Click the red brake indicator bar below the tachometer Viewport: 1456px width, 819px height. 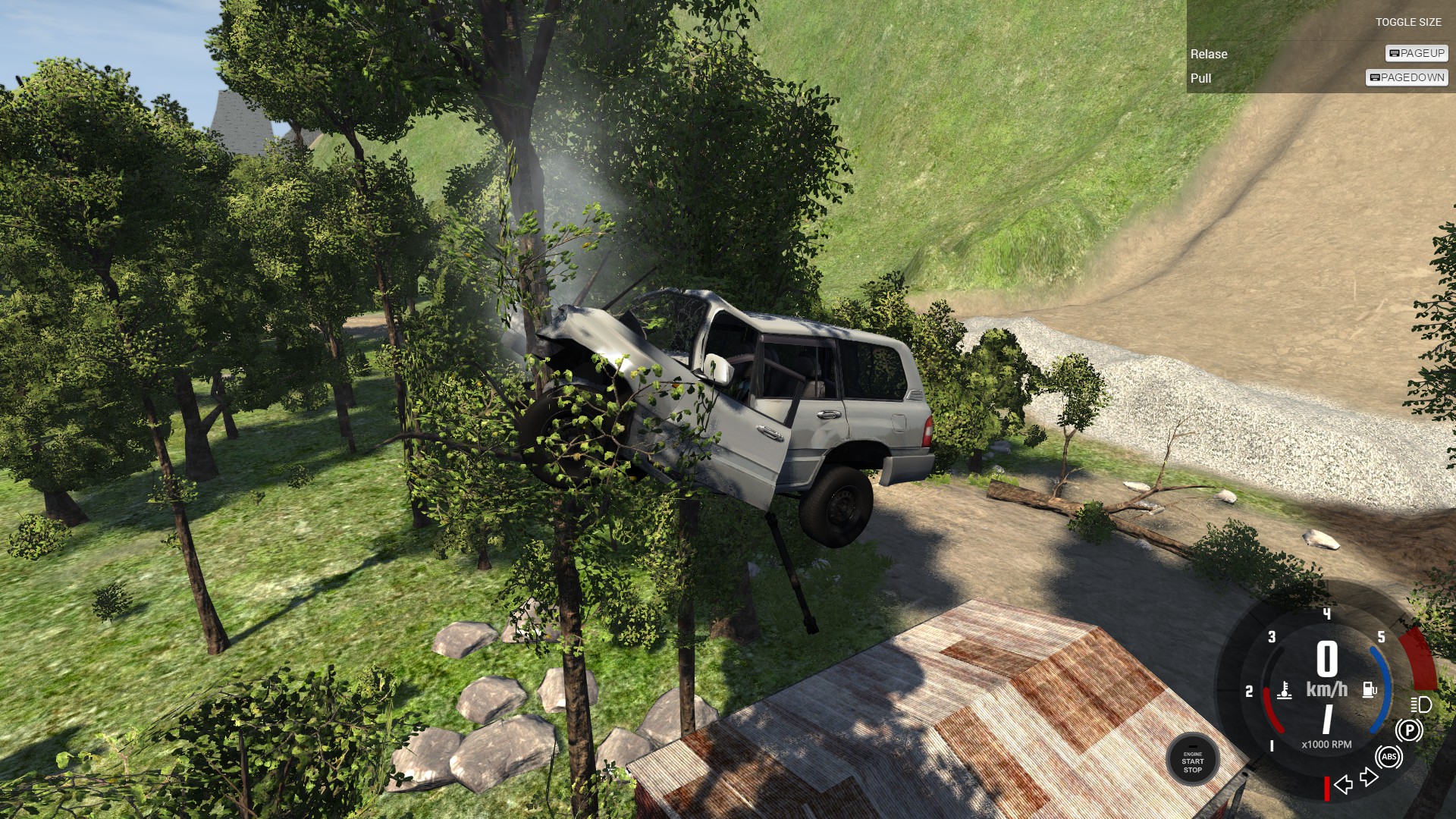click(x=1328, y=790)
